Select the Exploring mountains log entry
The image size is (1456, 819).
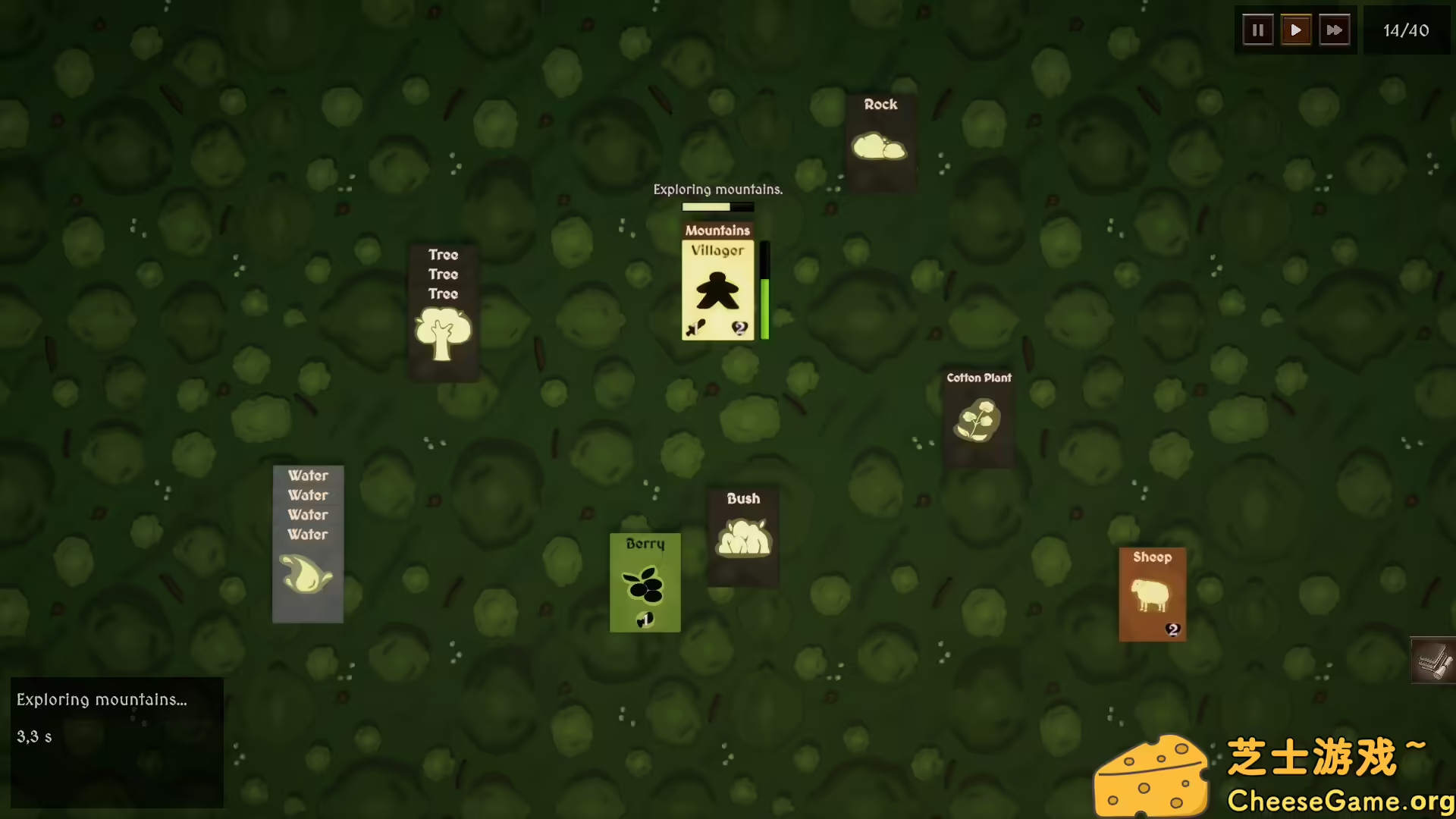[x=102, y=700]
